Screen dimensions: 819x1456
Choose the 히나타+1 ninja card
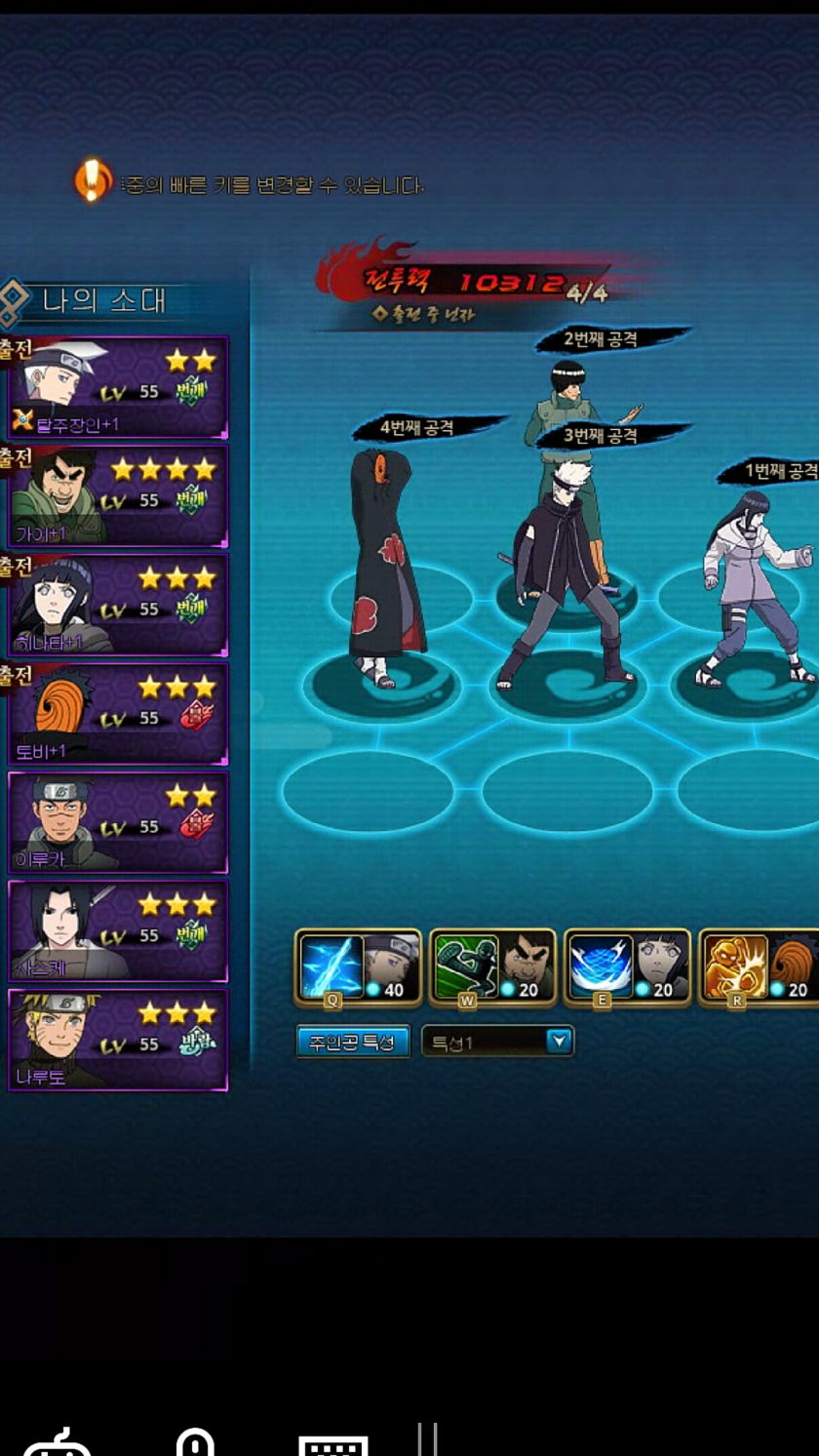click(118, 607)
